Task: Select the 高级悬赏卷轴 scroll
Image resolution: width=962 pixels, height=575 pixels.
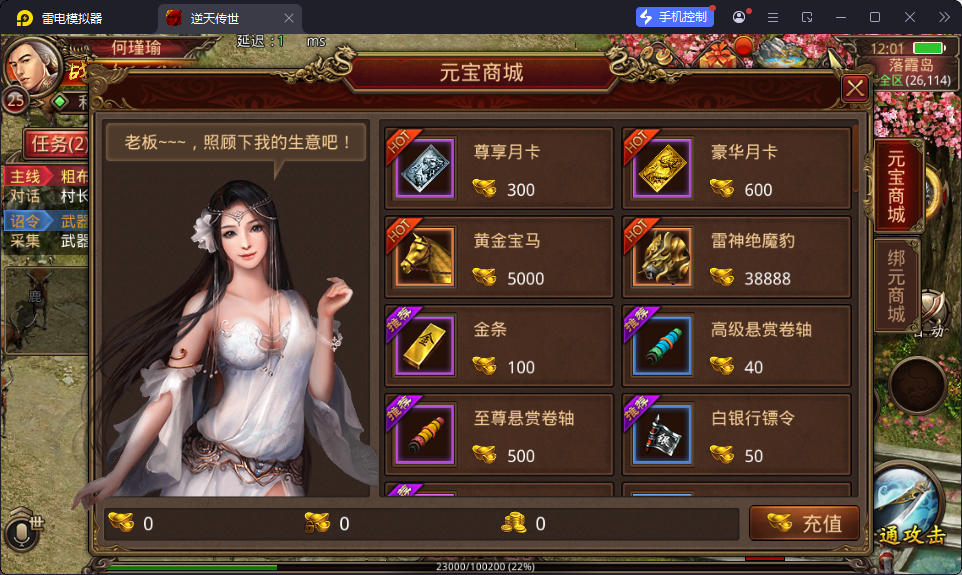Action: tap(737, 346)
